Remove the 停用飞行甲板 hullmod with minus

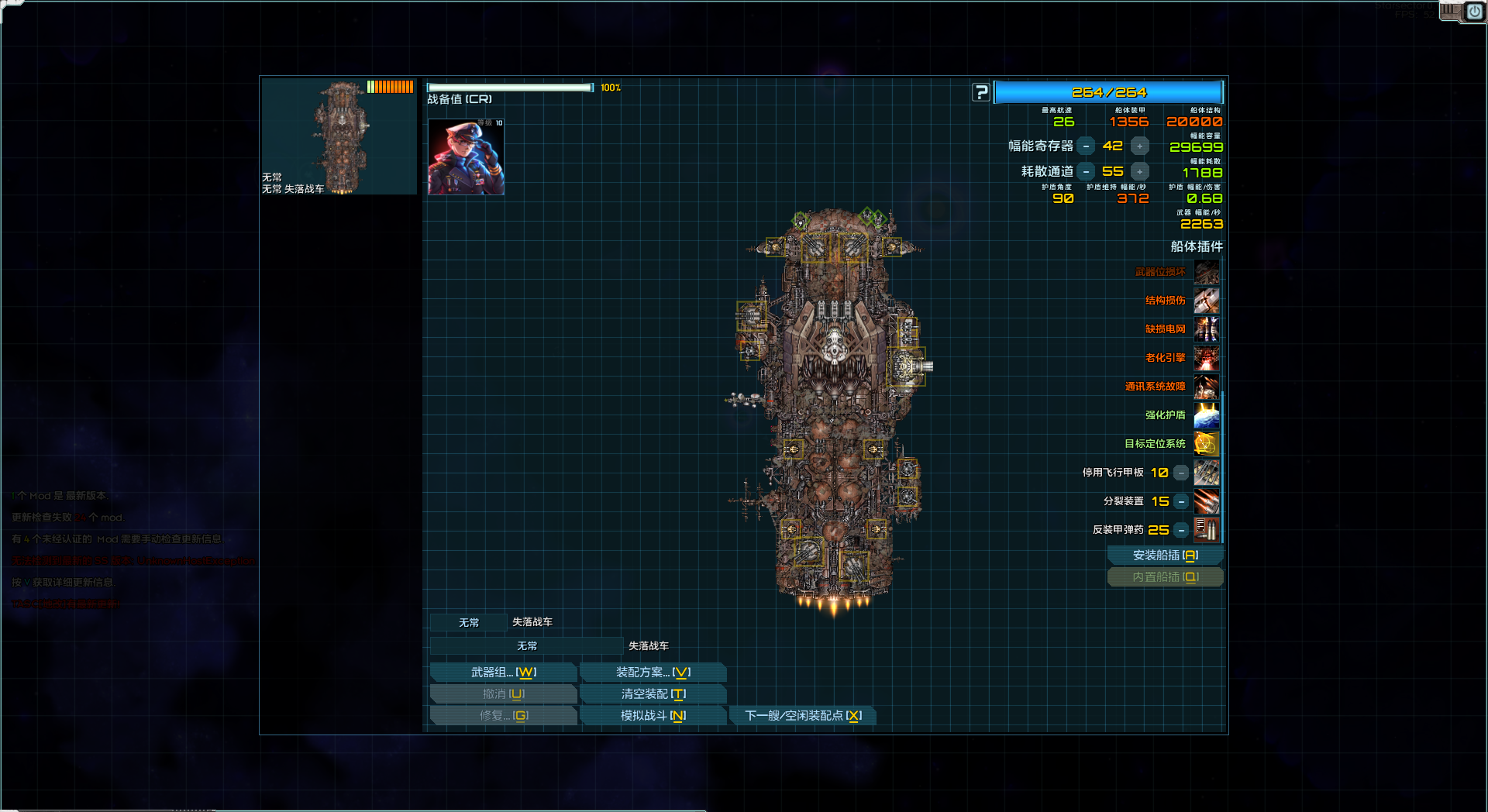point(1181,473)
